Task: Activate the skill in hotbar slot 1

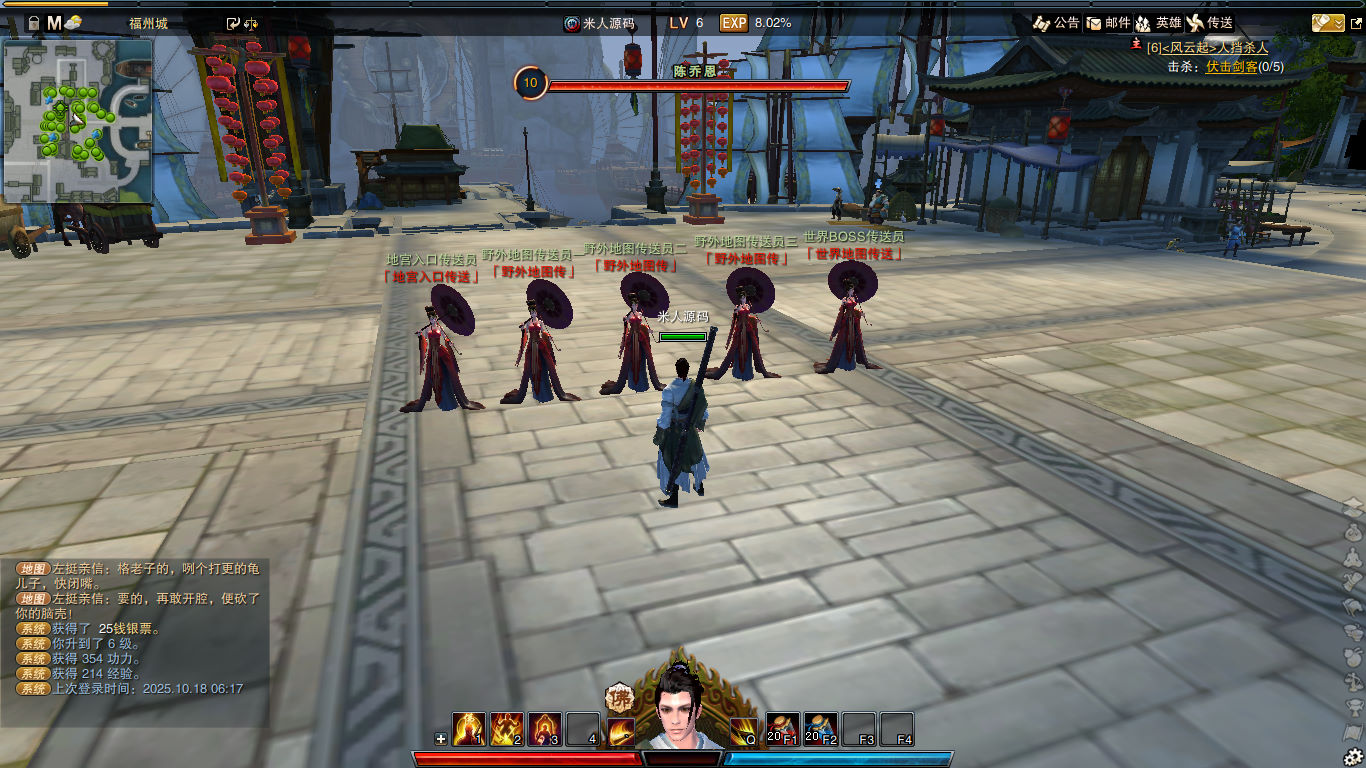Action: click(x=468, y=729)
